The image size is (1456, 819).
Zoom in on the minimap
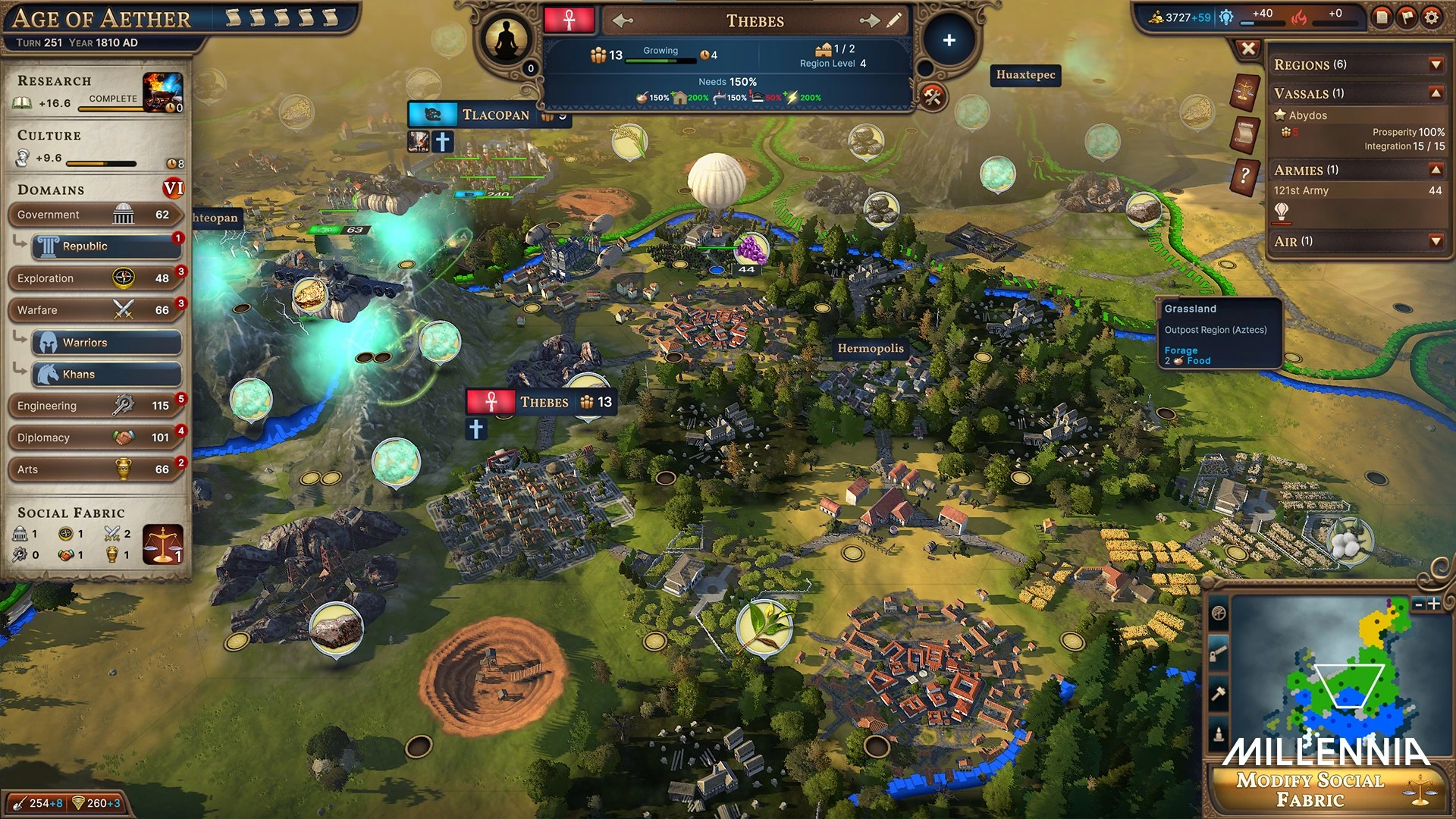pos(1435,604)
